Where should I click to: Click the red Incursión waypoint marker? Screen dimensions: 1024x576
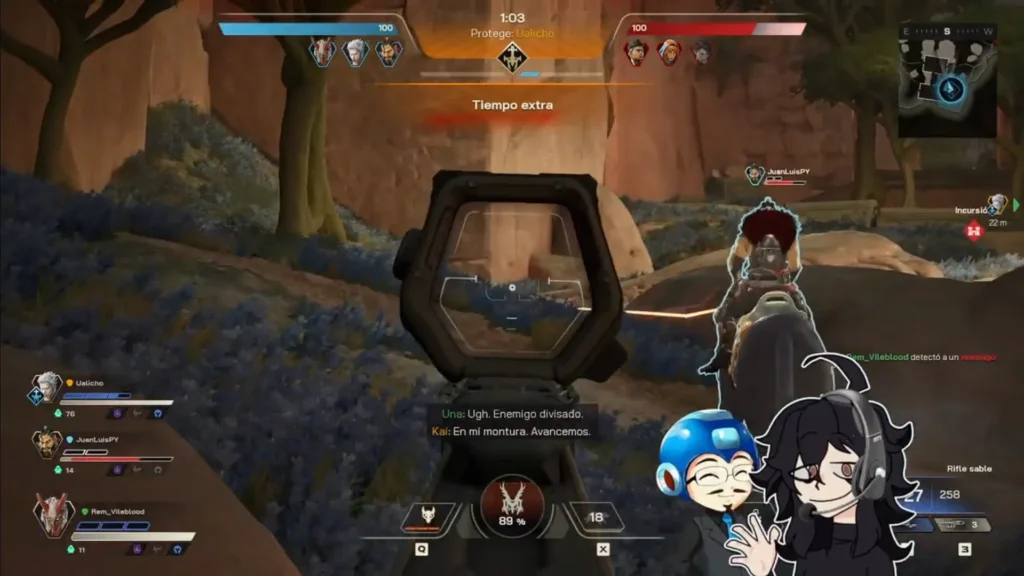pos(973,231)
